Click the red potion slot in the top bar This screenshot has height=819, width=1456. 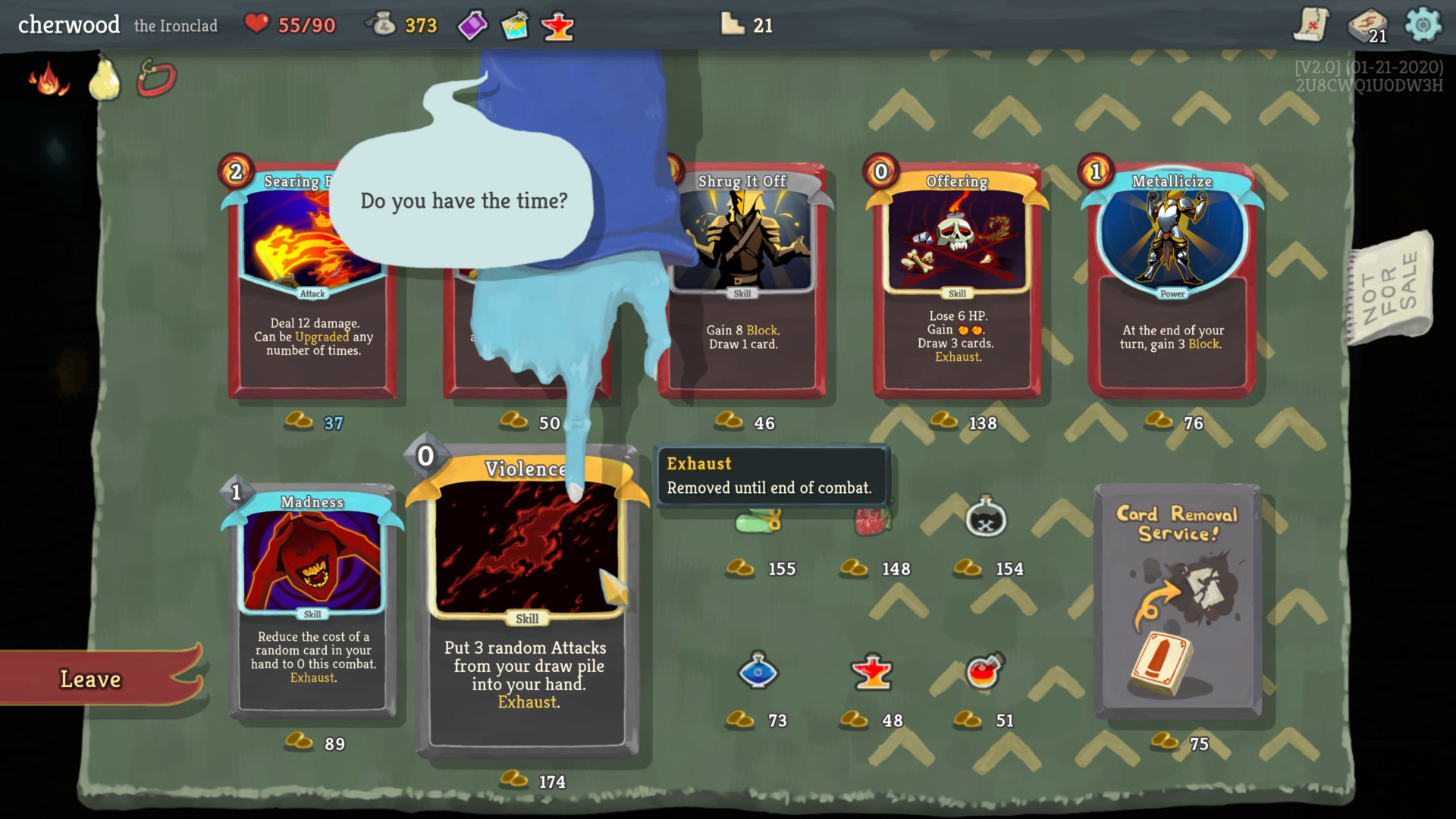click(558, 27)
